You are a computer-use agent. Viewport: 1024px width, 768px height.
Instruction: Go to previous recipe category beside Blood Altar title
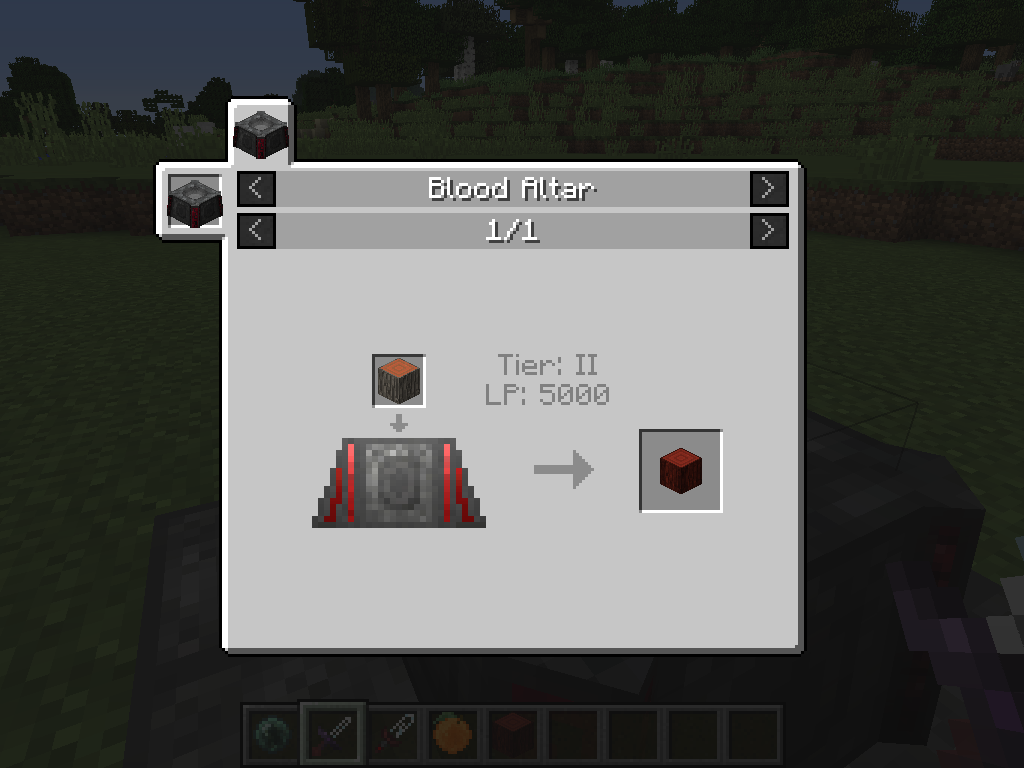coord(256,188)
